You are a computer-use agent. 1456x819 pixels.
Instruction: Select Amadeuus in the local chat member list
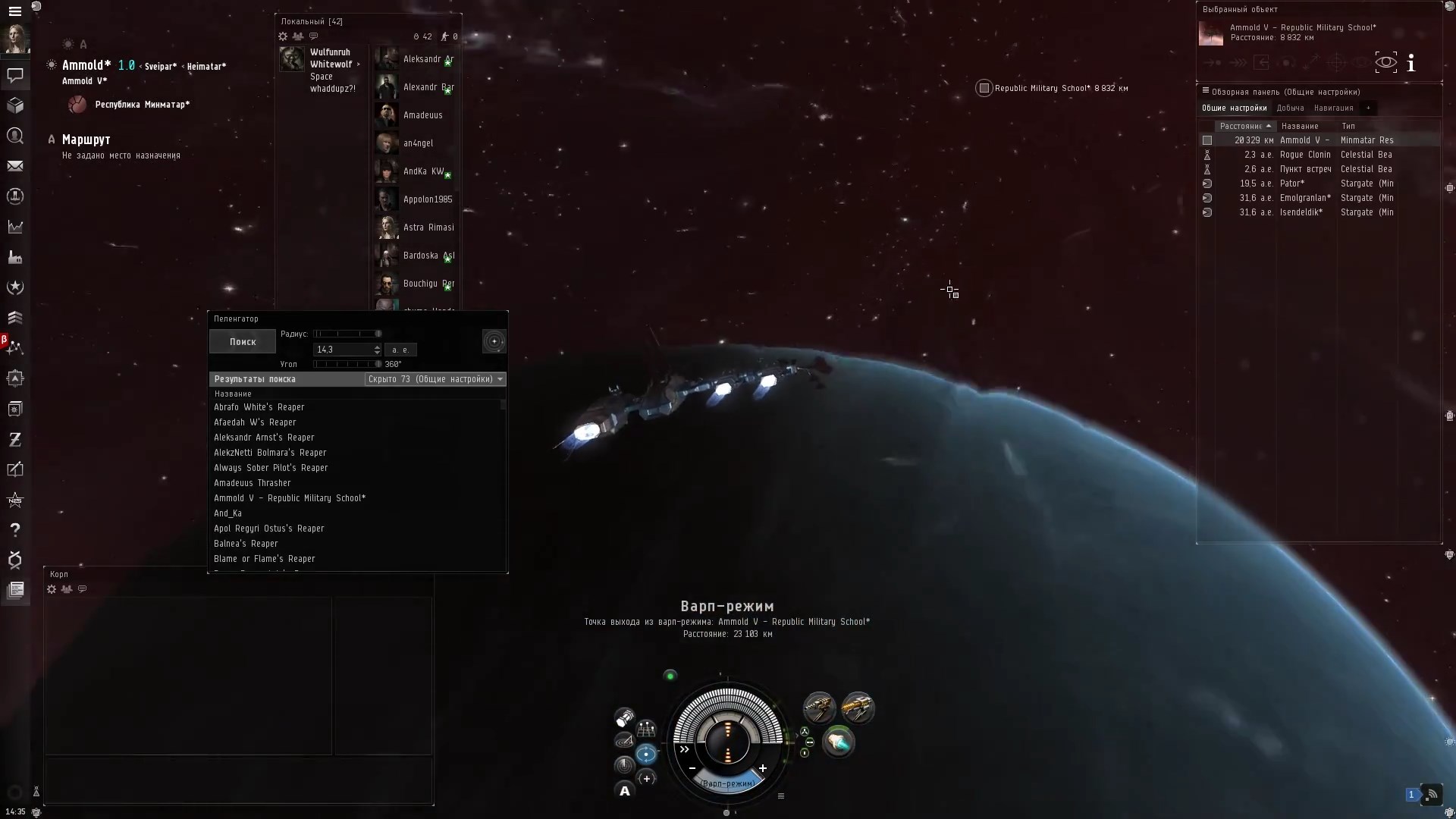pos(422,115)
